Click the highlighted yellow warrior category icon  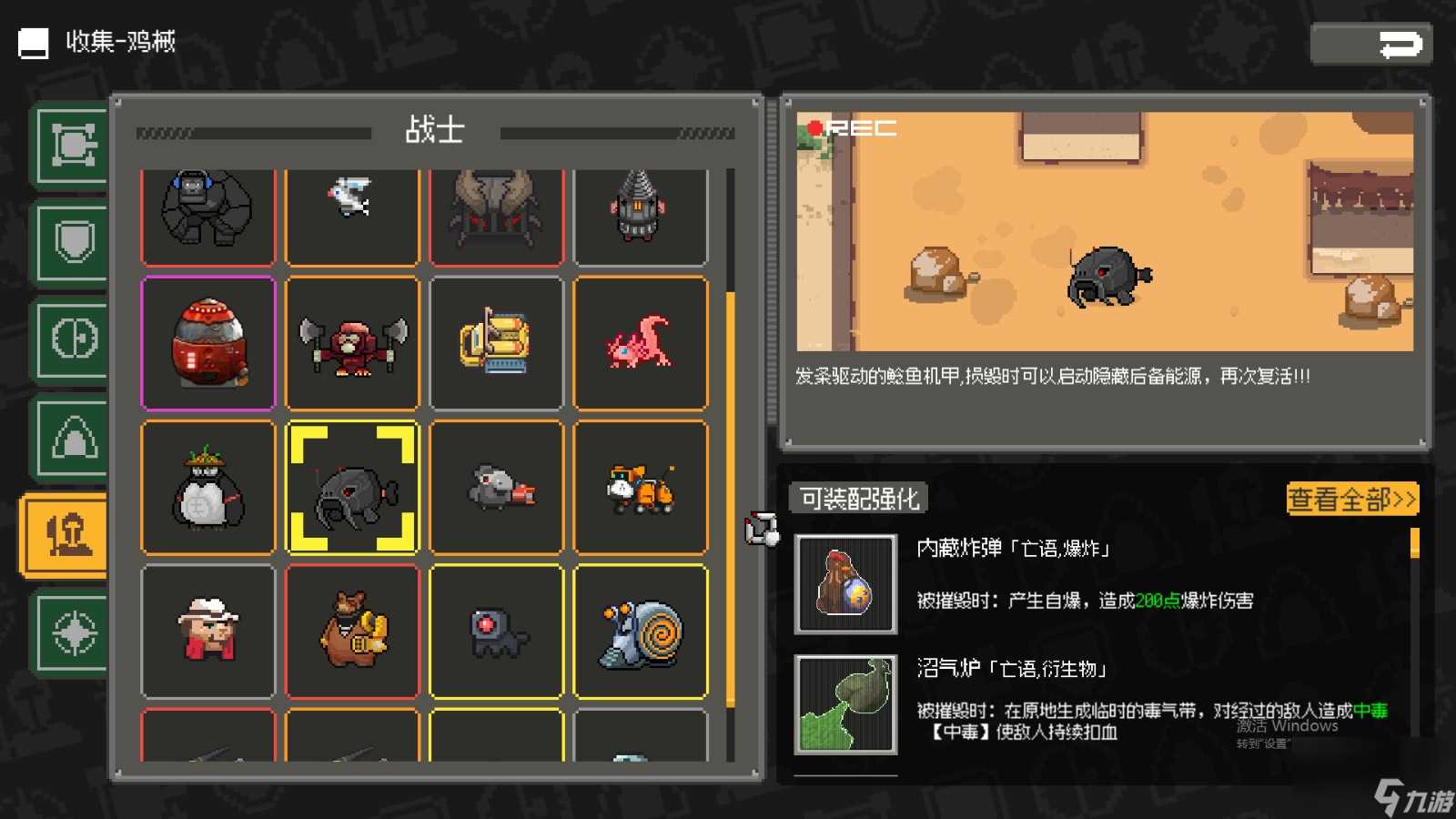71,535
